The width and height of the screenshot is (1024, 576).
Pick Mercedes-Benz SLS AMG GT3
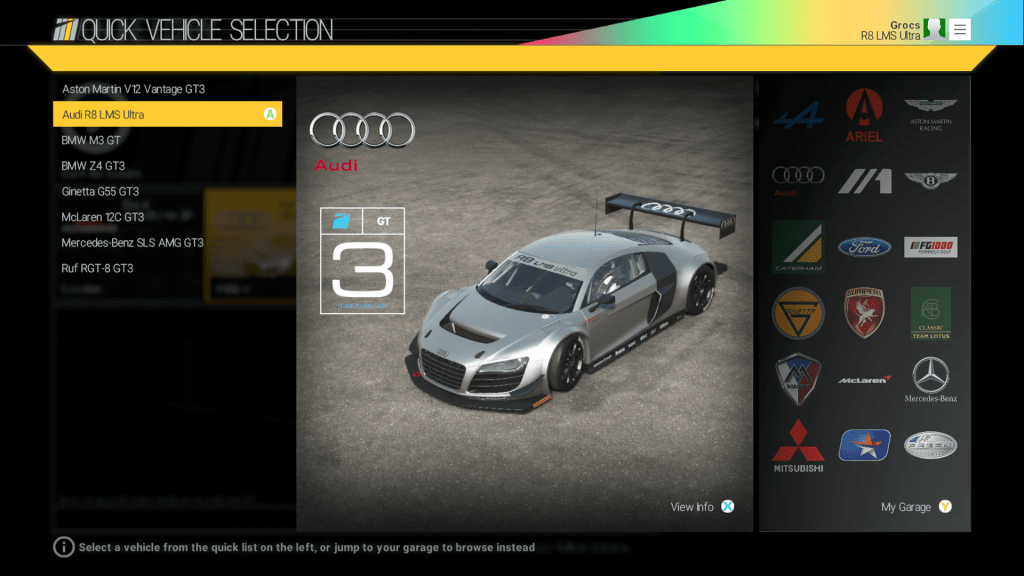[x=132, y=242]
